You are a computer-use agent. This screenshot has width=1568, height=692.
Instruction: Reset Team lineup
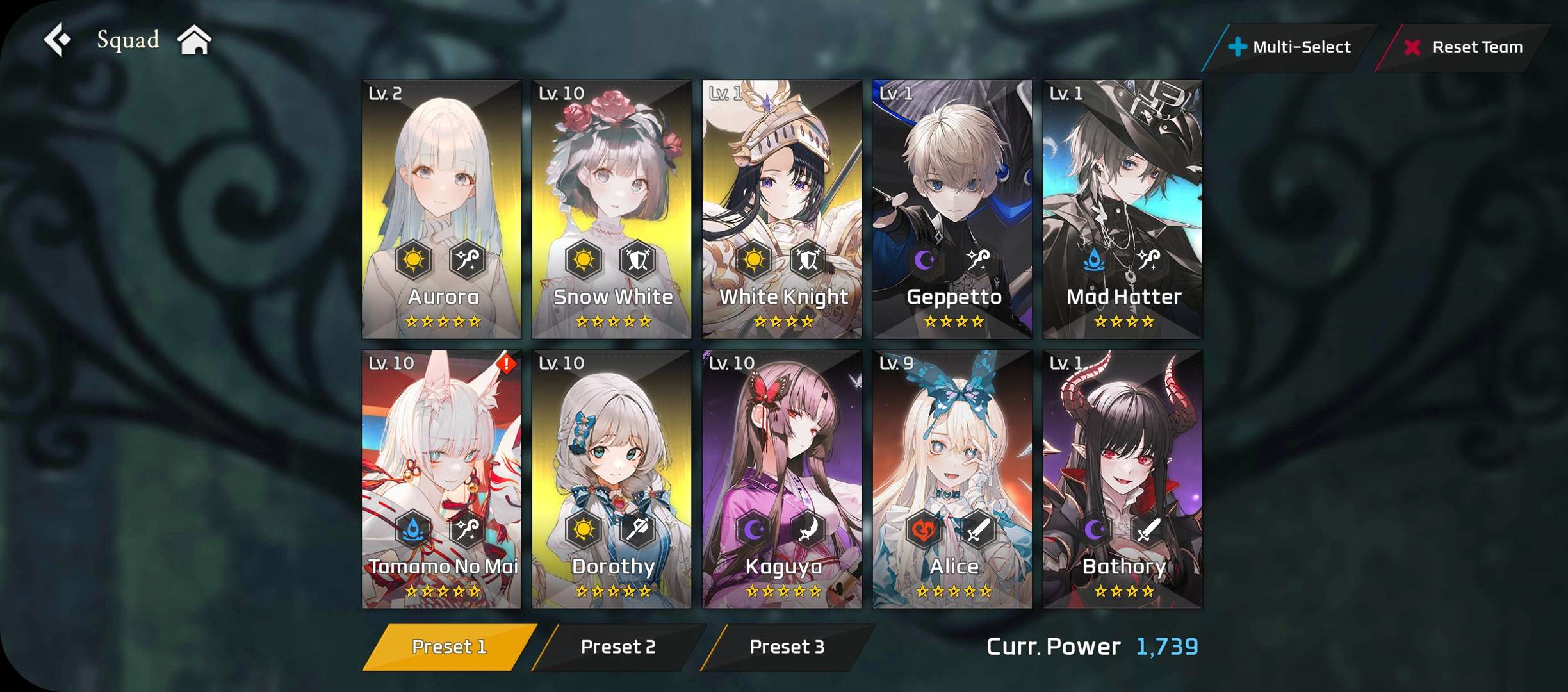[1464, 47]
